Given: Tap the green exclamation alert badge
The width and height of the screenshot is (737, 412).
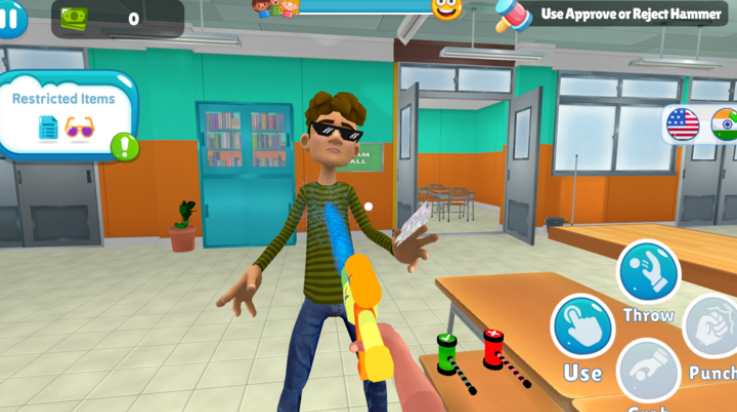Looking at the screenshot, I should (x=125, y=147).
